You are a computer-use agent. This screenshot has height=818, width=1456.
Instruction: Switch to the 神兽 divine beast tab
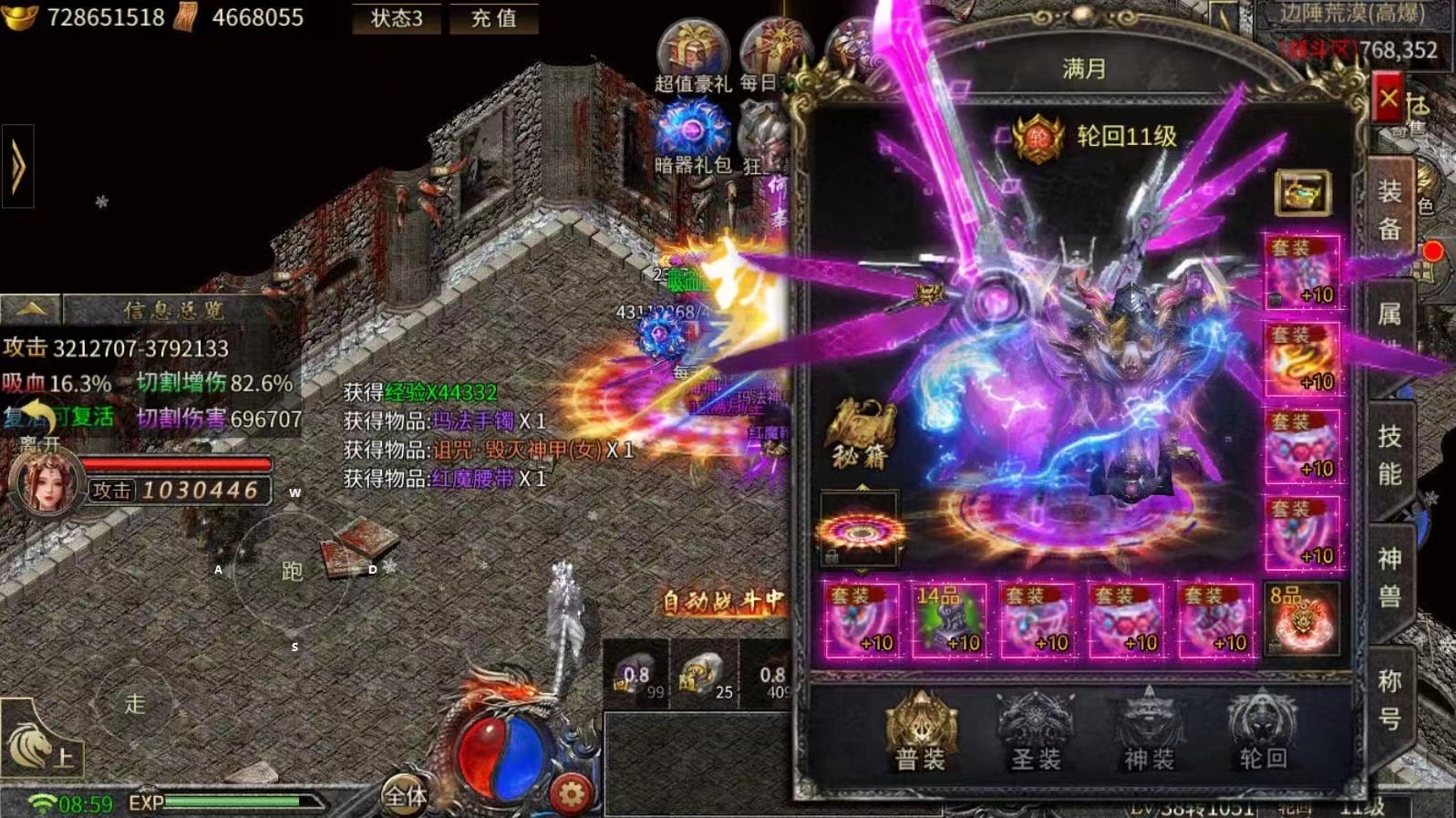pyautogui.click(x=1389, y=577)
